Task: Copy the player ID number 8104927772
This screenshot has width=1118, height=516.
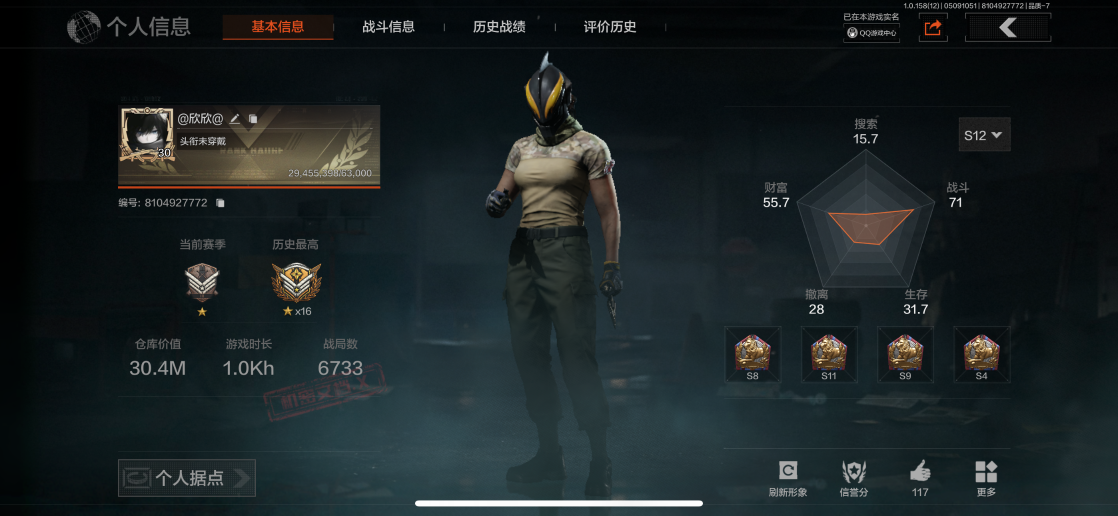Action: (x=221, y=203)
